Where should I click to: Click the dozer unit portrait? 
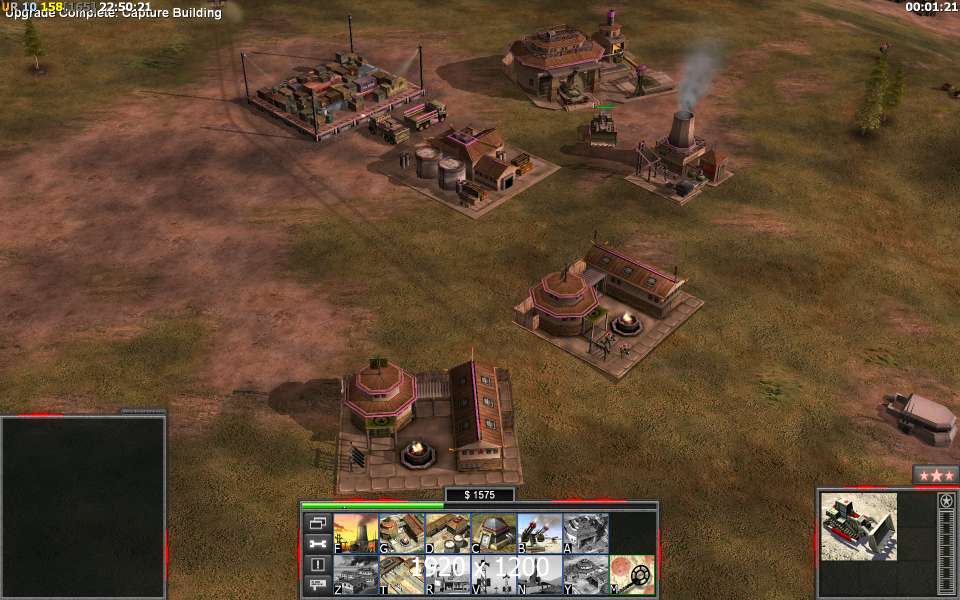tap(859, 527)
